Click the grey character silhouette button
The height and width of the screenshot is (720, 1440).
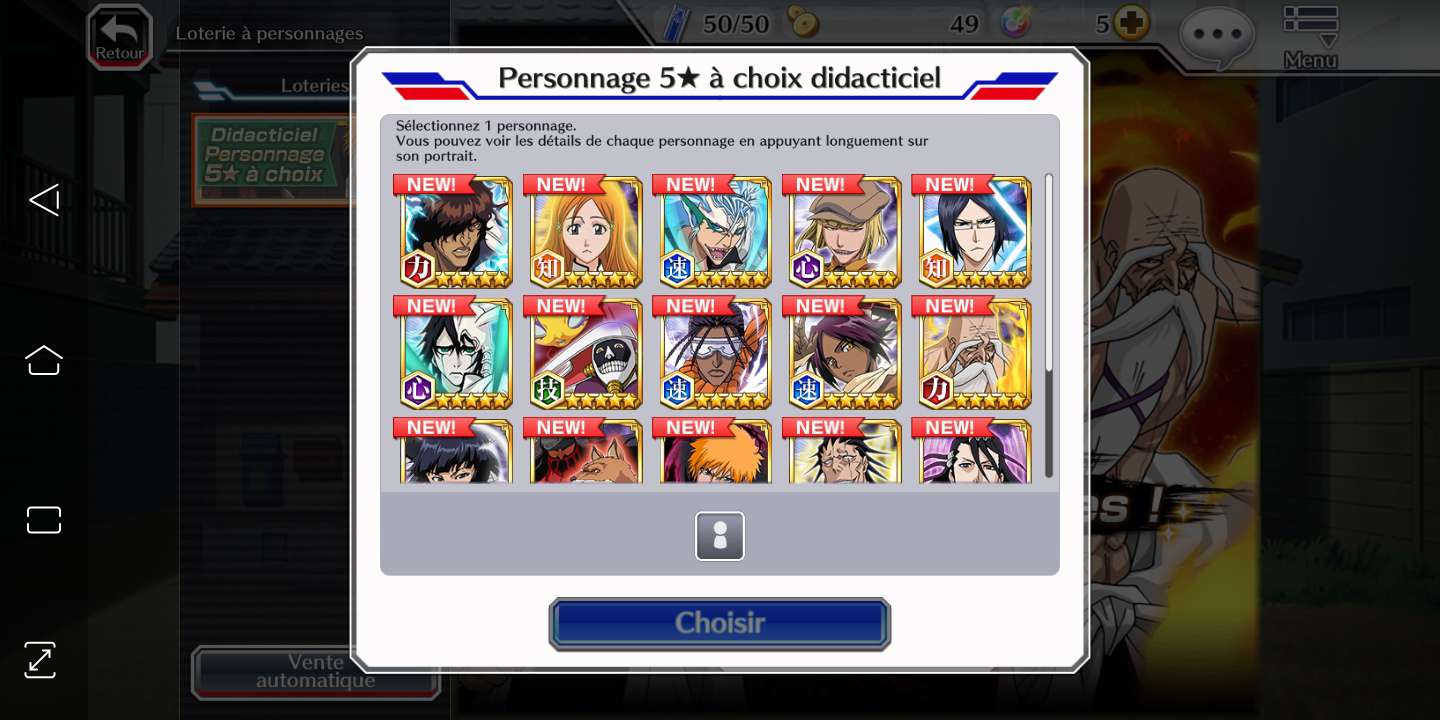click(x=720, y=536)
